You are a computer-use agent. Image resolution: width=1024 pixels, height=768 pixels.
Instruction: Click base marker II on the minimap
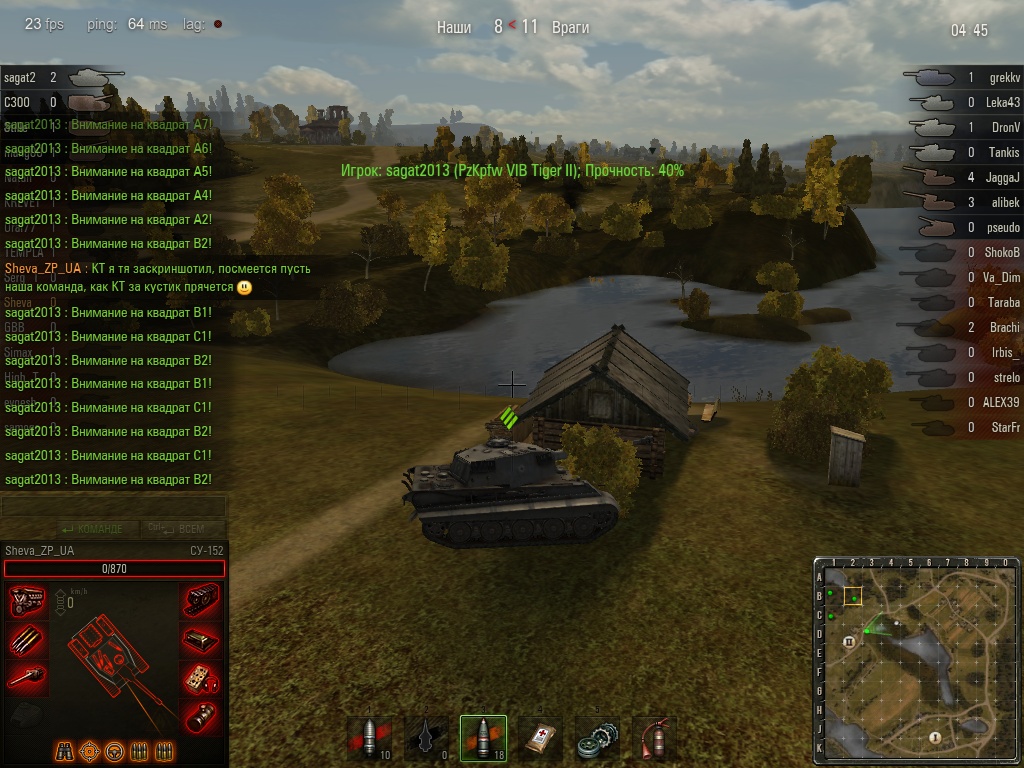point(849,642)
